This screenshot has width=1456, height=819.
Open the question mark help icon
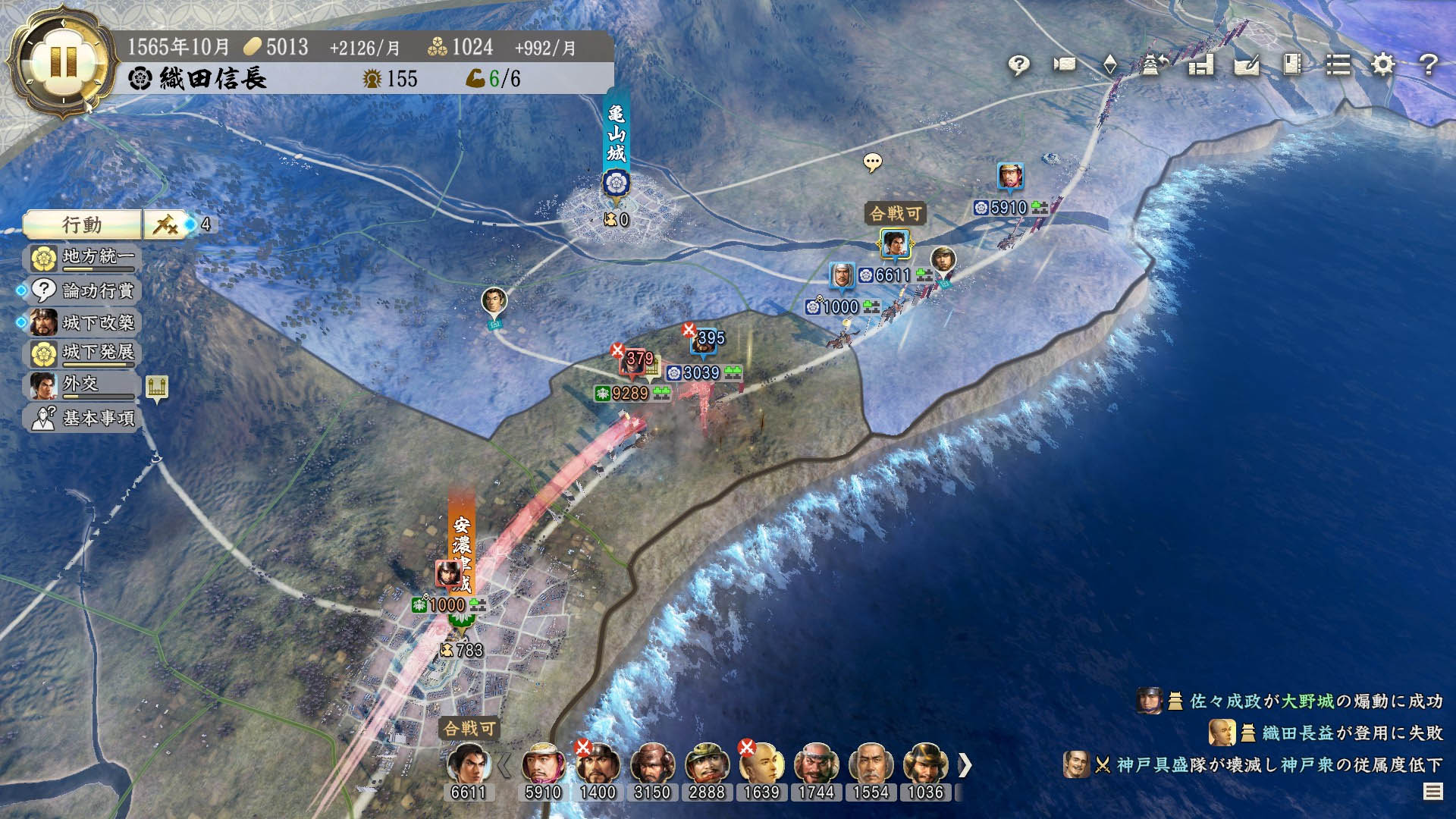point(1429,65)
